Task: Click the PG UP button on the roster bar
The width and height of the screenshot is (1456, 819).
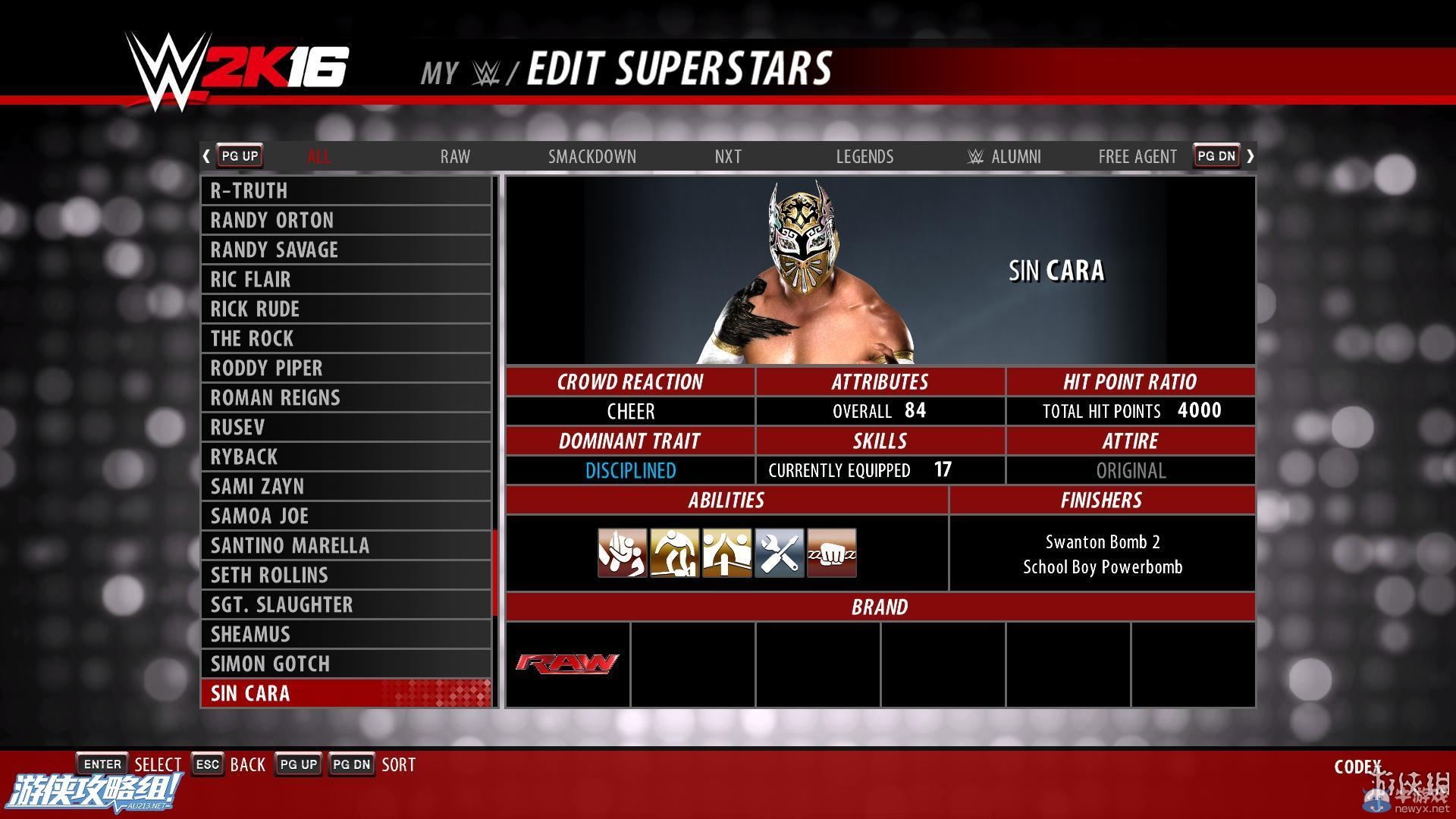Action: 239,155
